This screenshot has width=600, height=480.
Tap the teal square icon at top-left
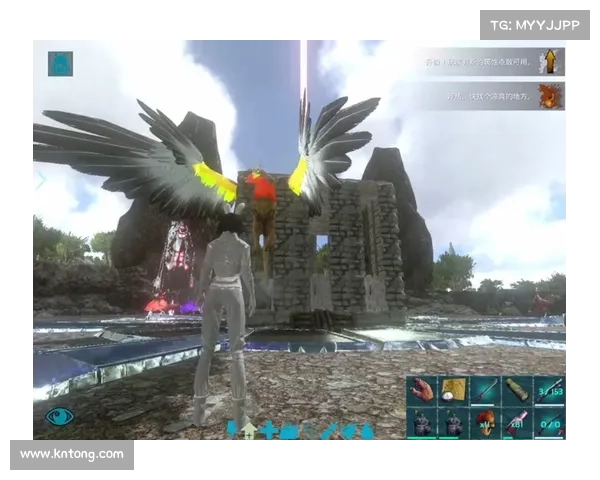[60, 63]
